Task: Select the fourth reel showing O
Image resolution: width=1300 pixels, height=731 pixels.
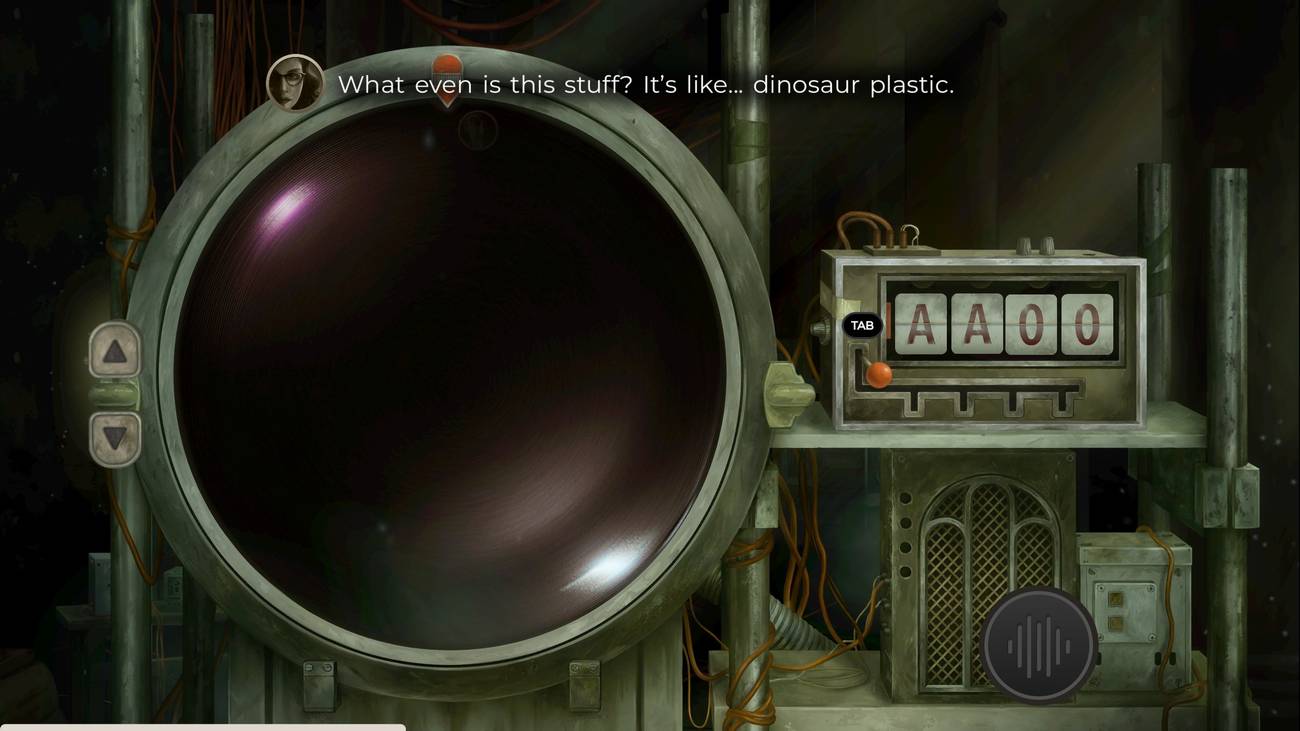Action: [x=1088, y=325]
